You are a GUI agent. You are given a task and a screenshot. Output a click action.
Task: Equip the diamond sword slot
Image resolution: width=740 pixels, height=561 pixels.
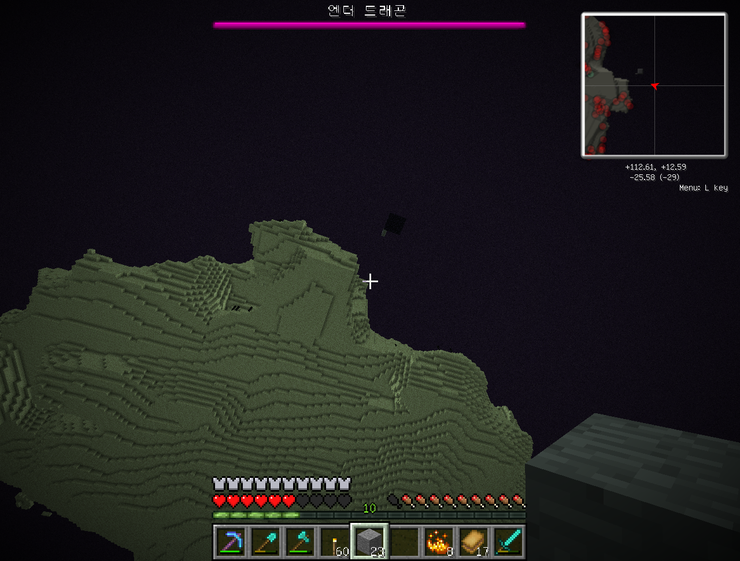(x=507, y=542)
